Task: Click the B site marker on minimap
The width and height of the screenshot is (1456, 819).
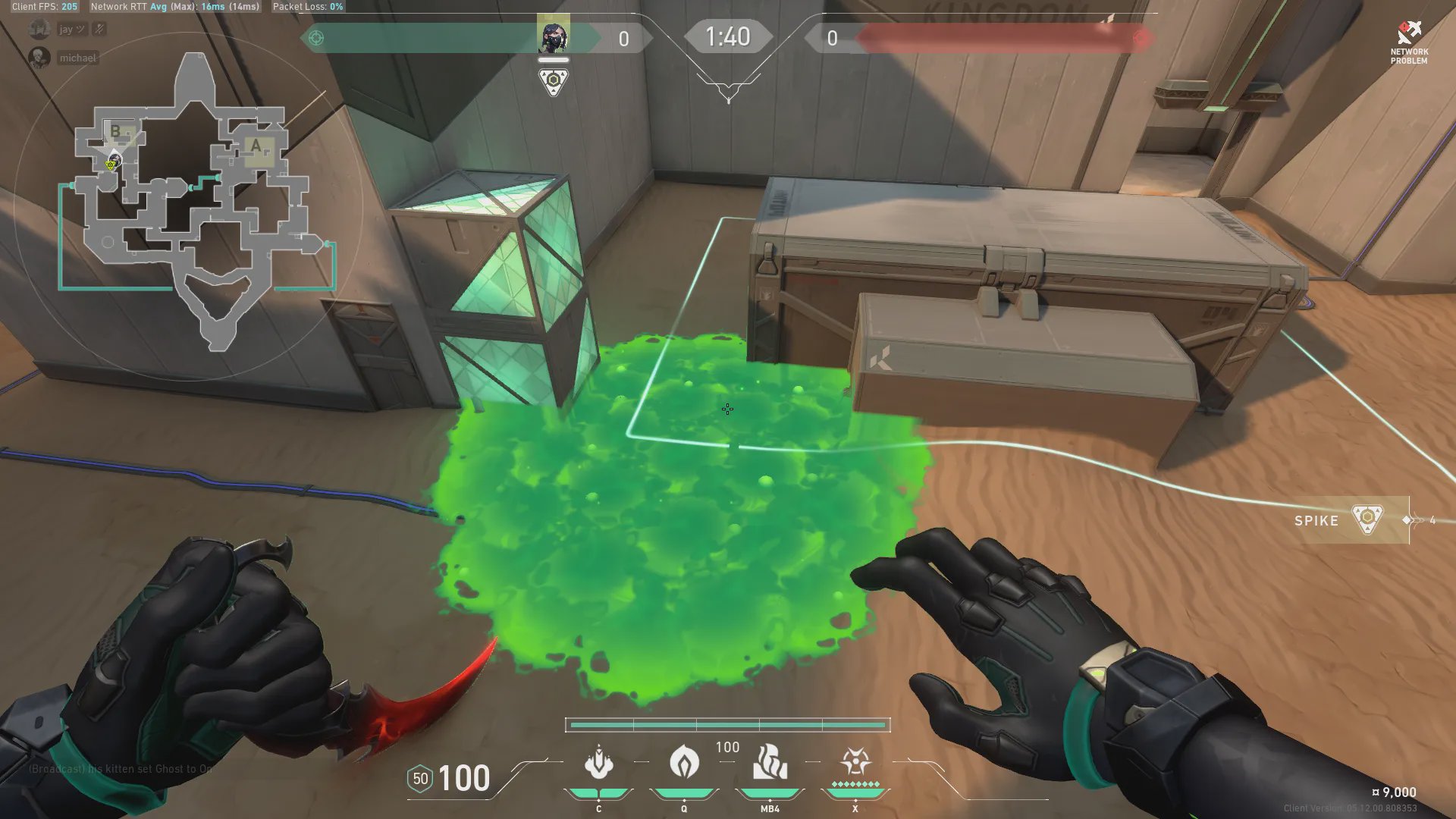Action: tap(115, 131)
